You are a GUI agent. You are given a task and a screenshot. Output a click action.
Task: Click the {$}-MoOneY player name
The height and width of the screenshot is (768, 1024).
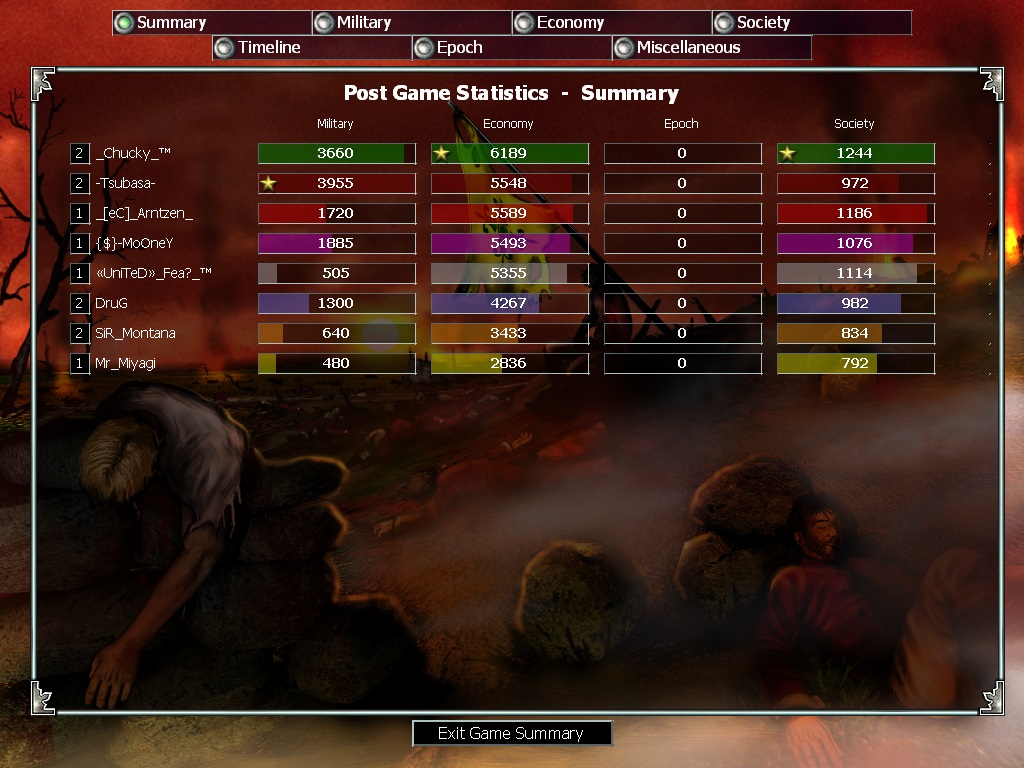(134, 243)
